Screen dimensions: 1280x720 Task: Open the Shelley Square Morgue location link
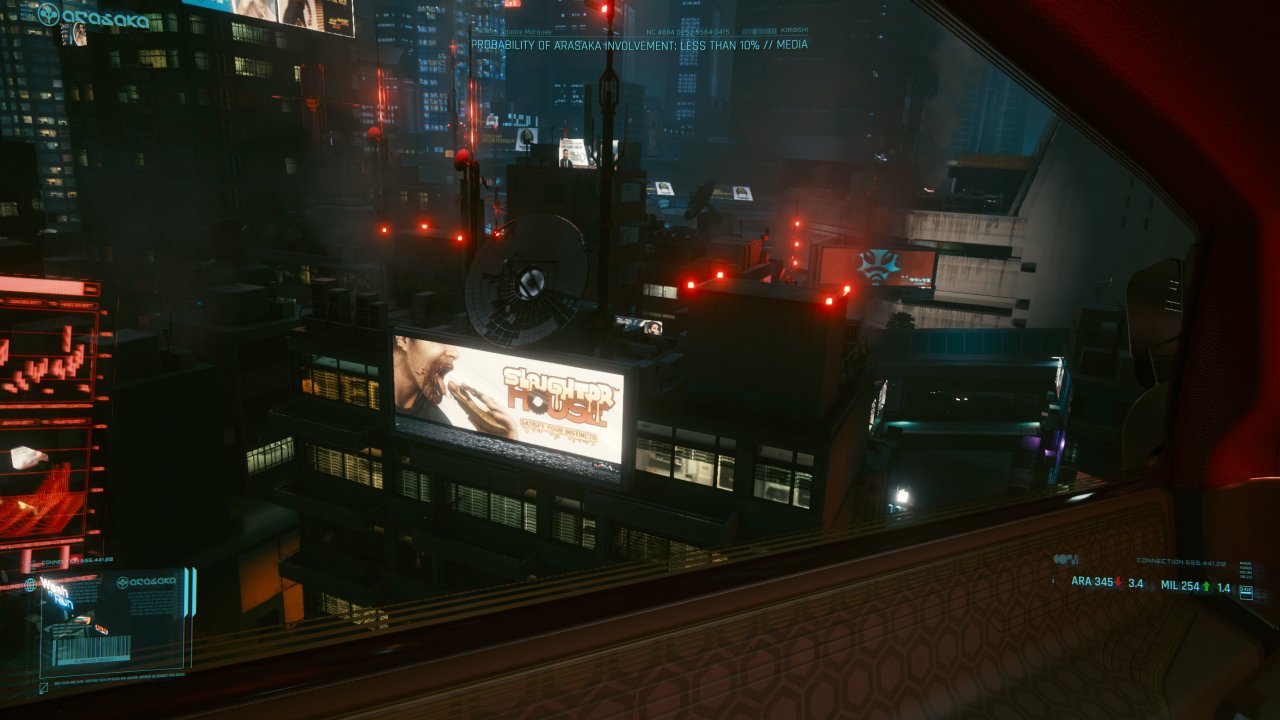click(x=512, y=32)
